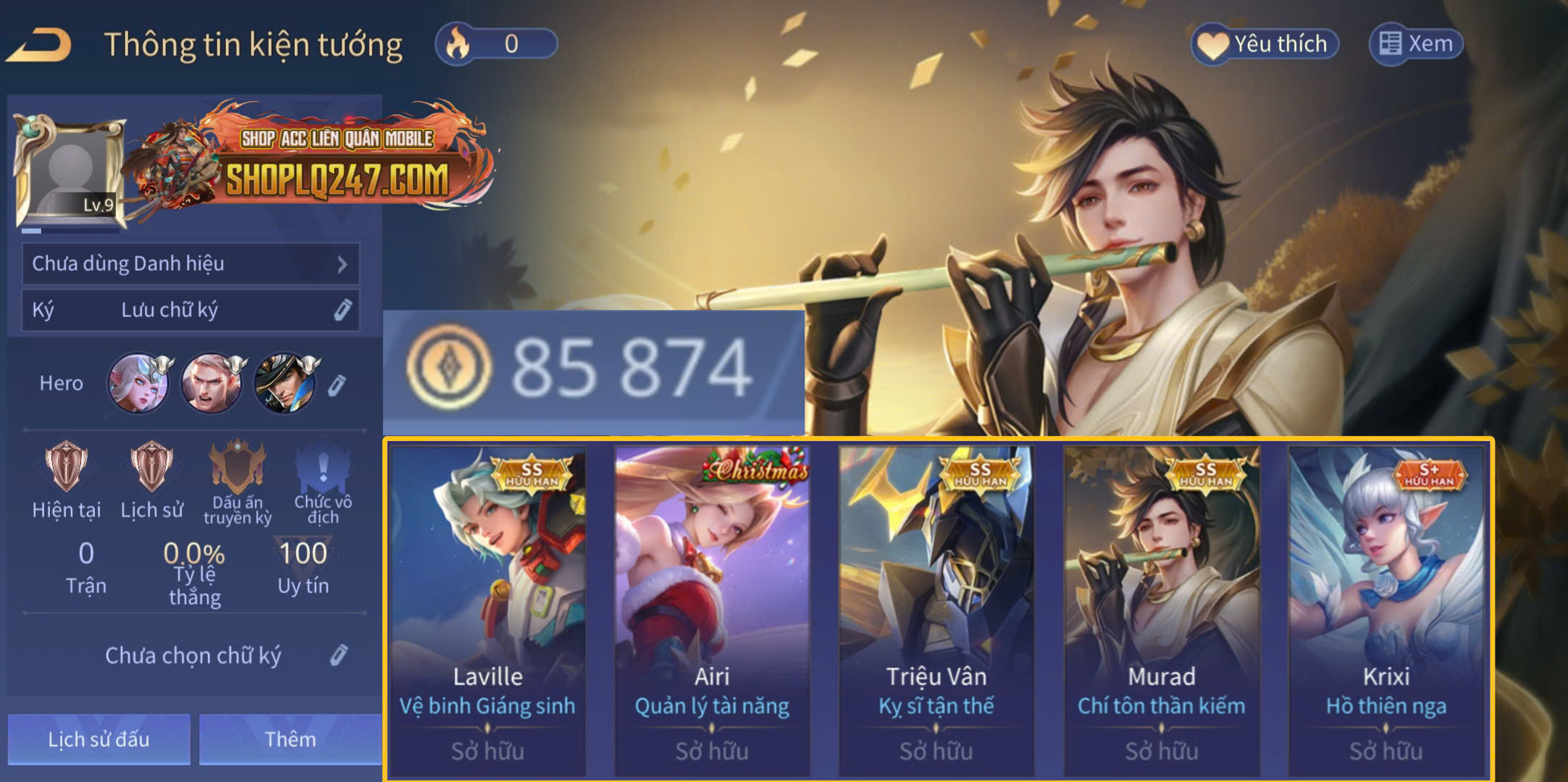Open the Dấu ấn truyền kỳ badge

pyautogui.click(x=238, y=467)
